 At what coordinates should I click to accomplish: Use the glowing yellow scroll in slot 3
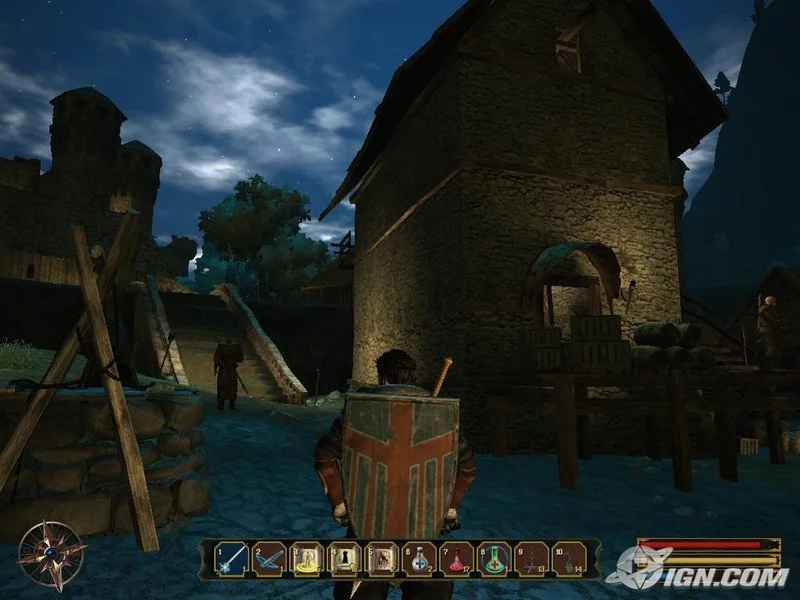(x=306, y=558)
